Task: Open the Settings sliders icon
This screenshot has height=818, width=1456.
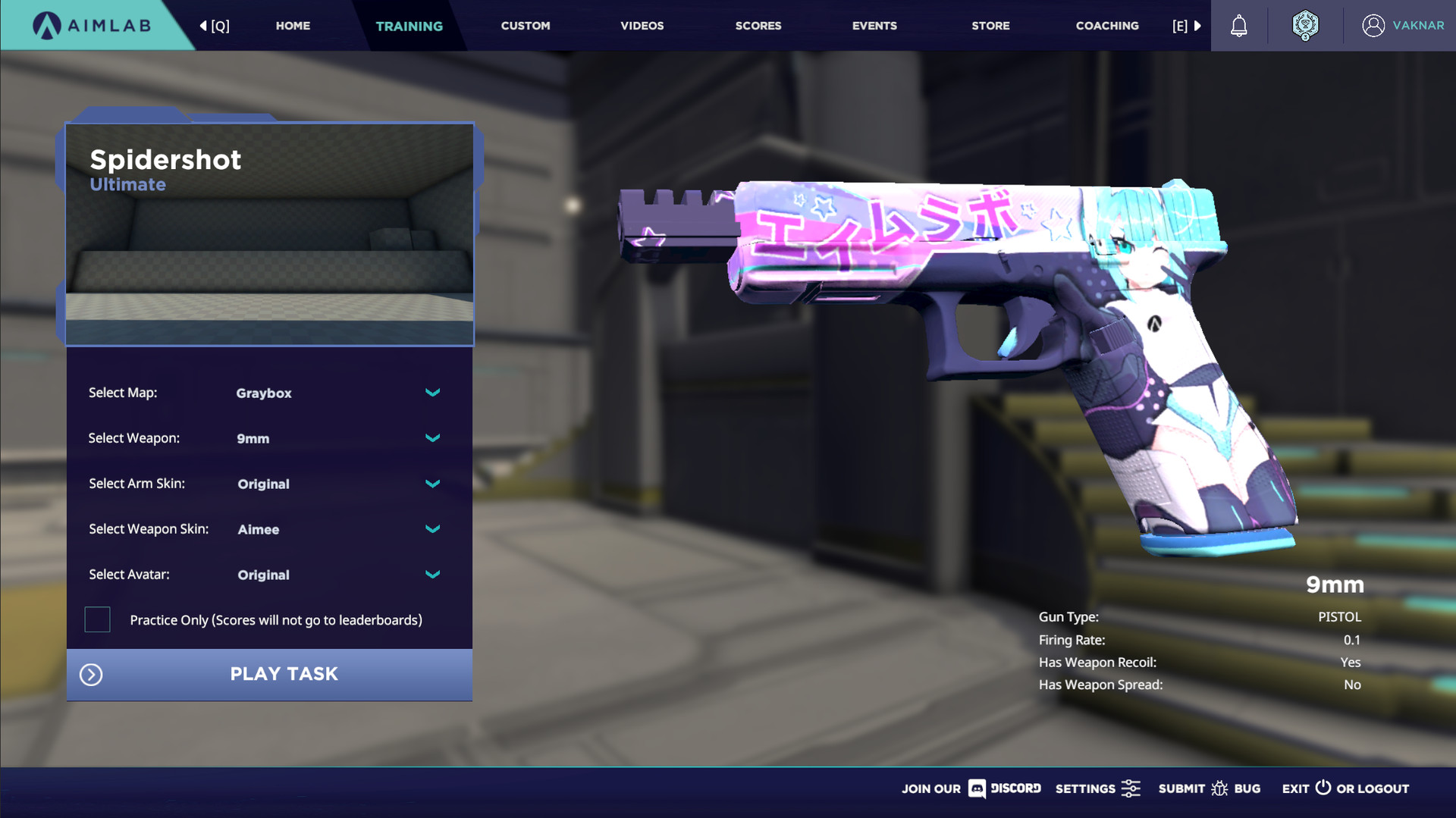Action: (1131, 788)
